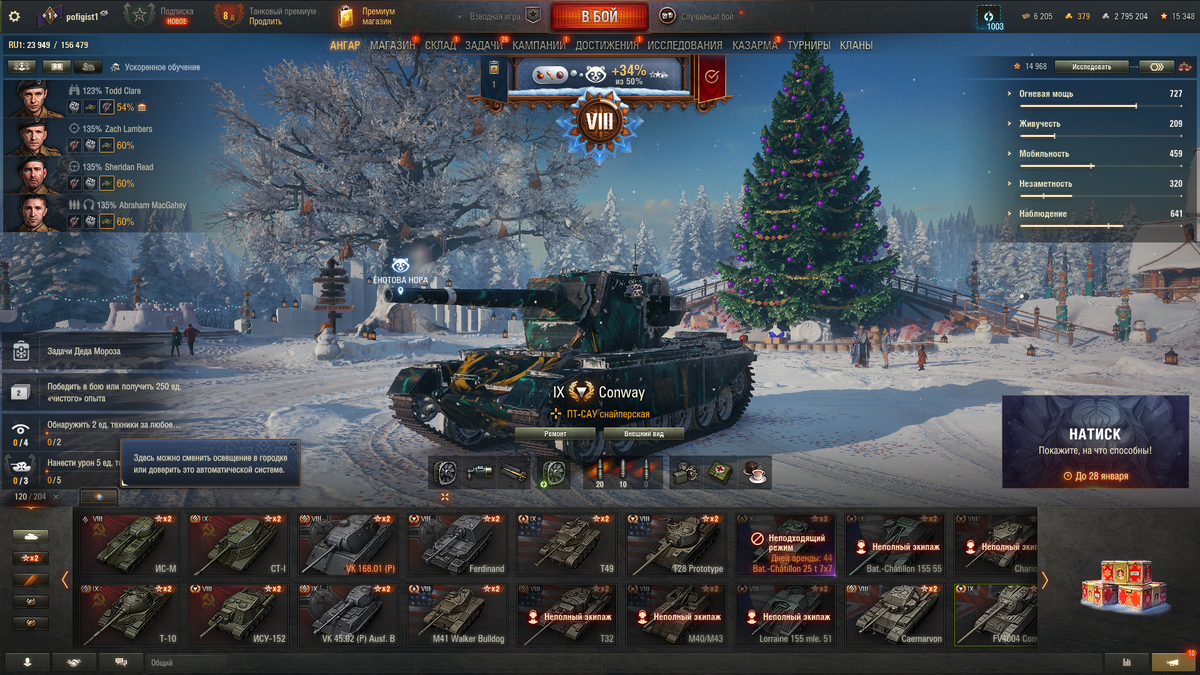1200x675 pixels.
Task: Open the Случайный бой mode selector
Action: point(697,16)
